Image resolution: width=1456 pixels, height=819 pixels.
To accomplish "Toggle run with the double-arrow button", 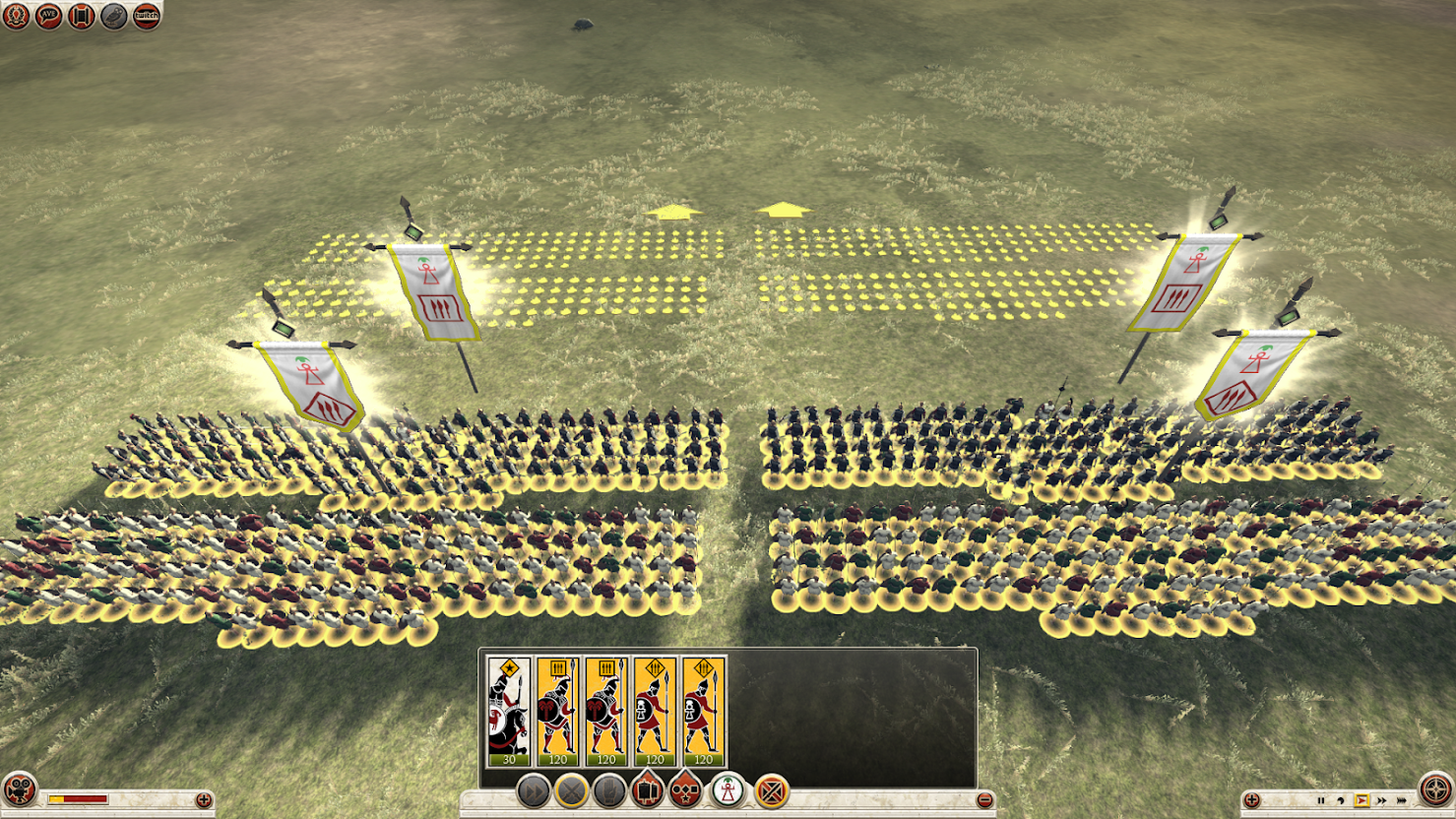I will coord(533,790).
